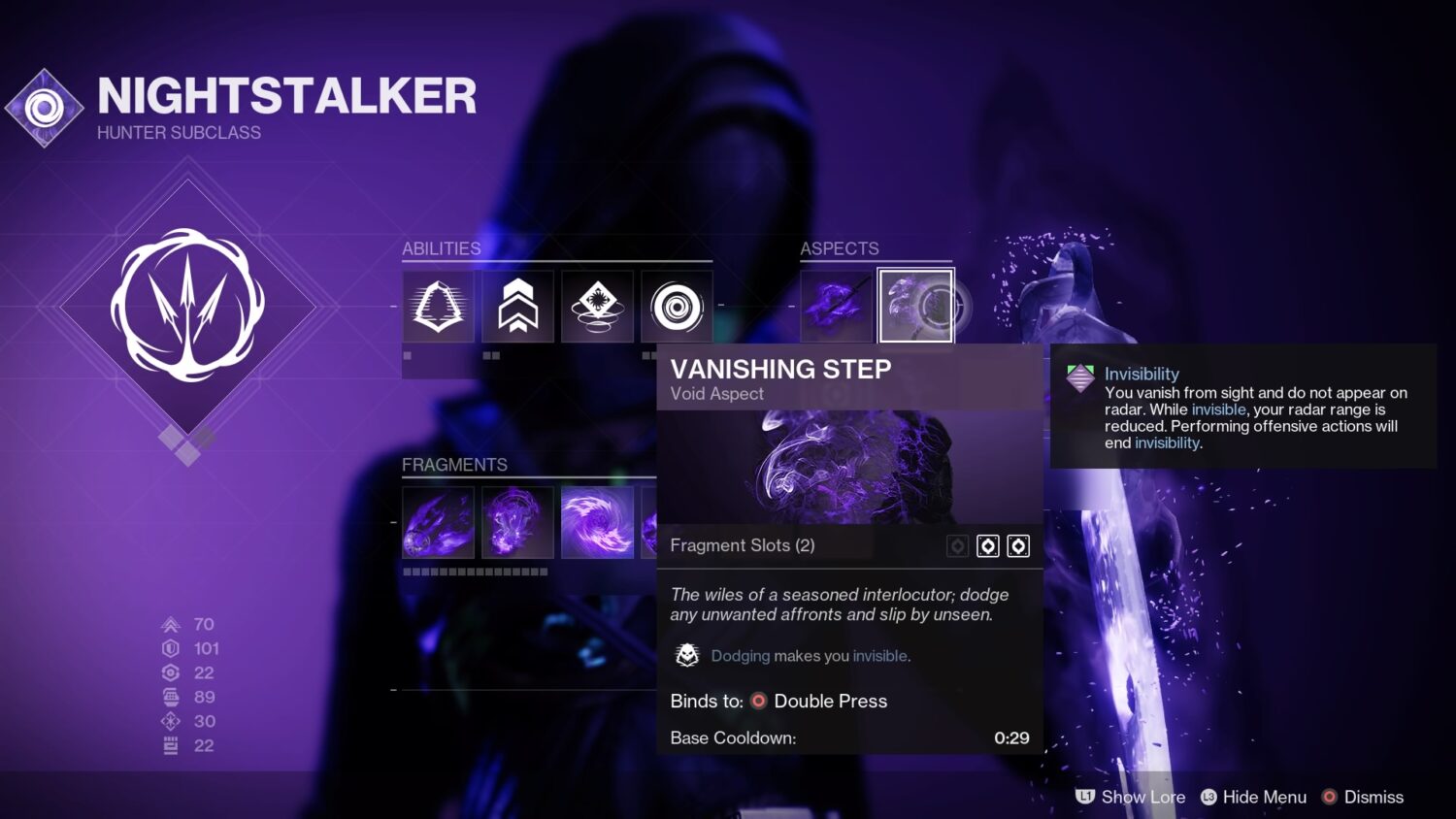1456x819 pixels.
Task: Click the second active fragment slot toggle
Action: pos(1017,545)
